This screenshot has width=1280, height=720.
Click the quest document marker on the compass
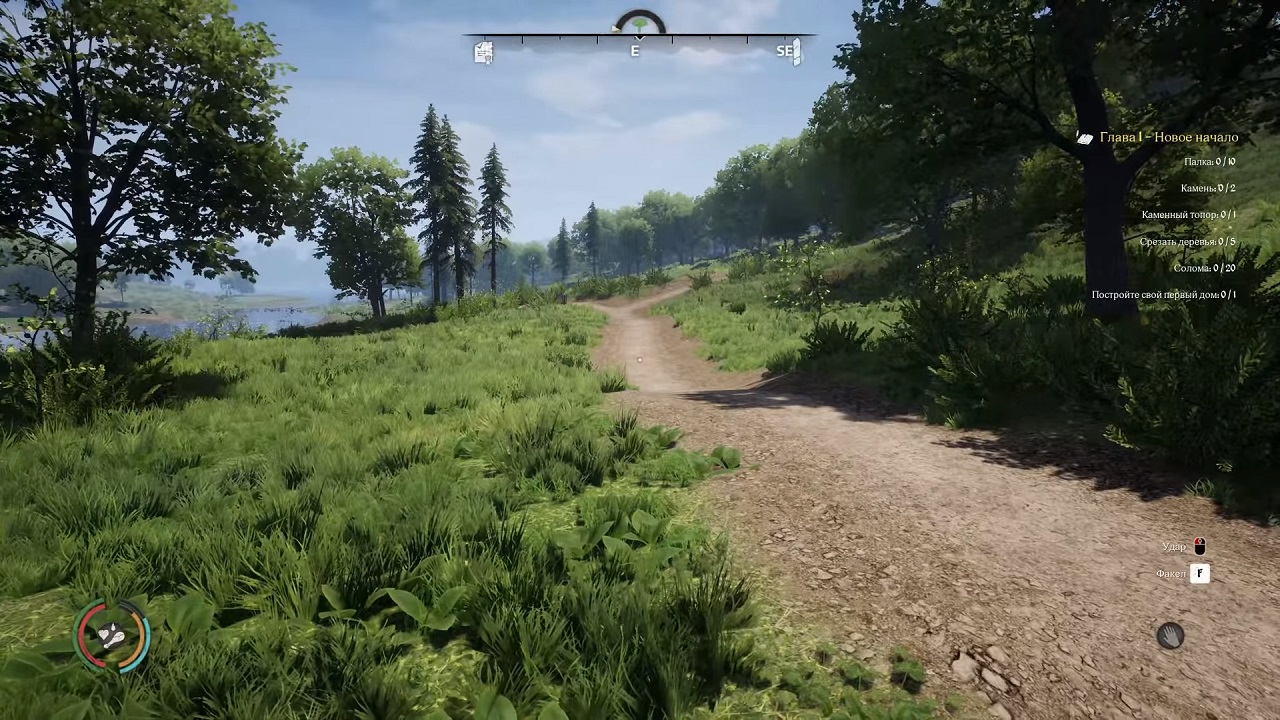[x=484, y=52]
